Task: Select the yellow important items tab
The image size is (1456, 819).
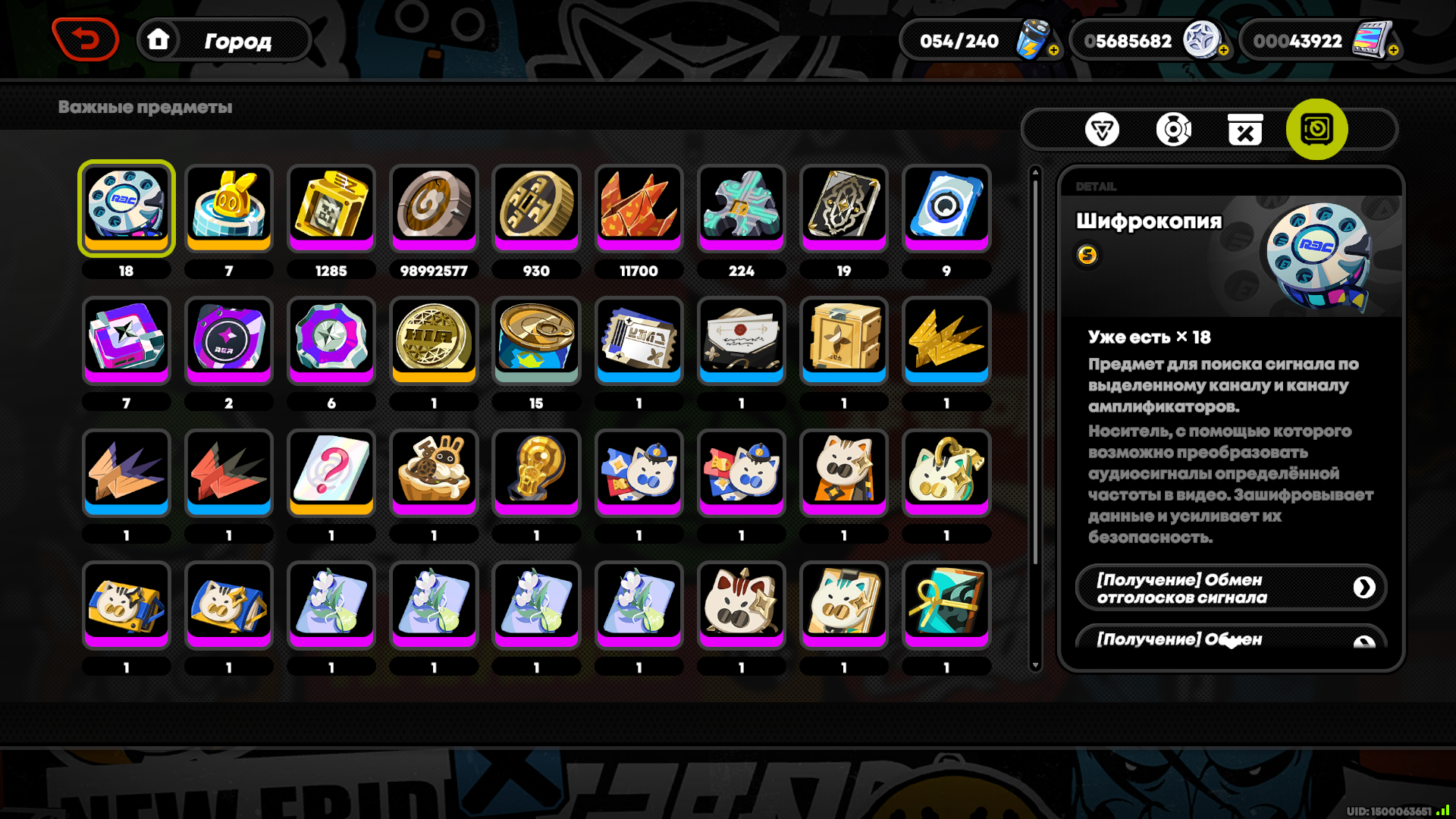Action: 1316,130
